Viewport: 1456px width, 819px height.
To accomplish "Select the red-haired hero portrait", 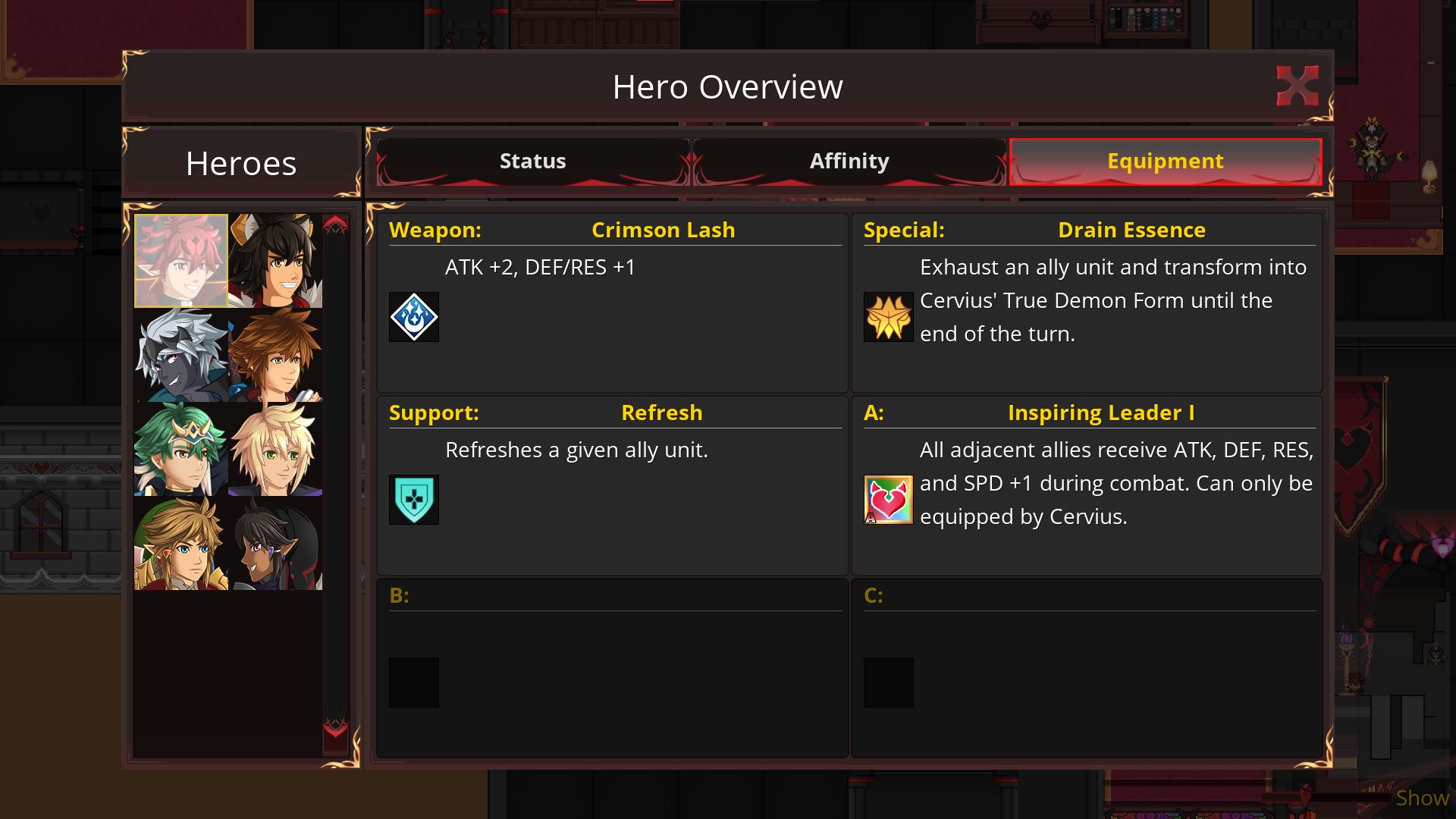I will point(181,261).
